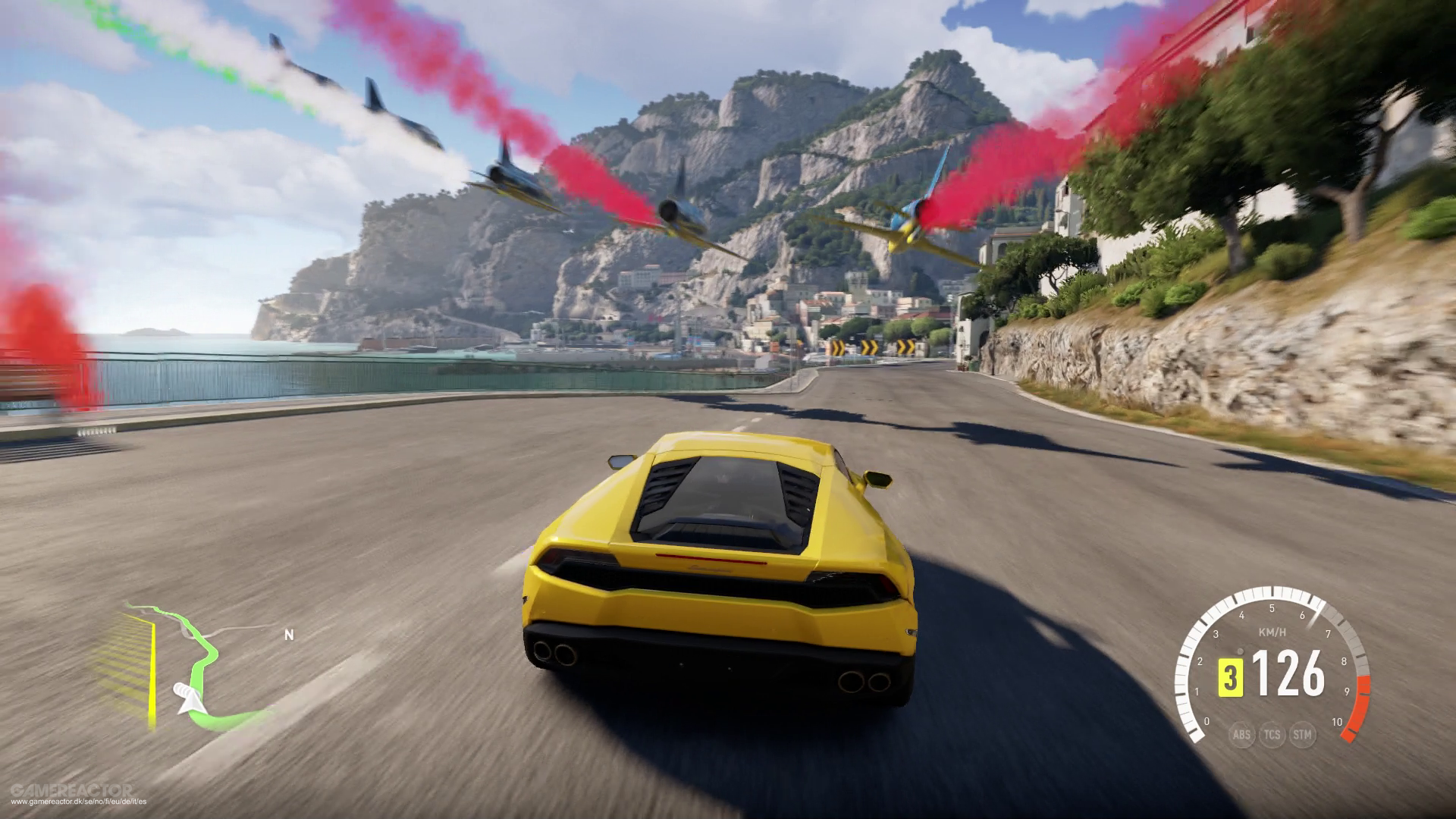The height and width of the screenshot is (819, 1456).
Task: Click the TCS traction control indicator
Action: point(1272,735)
